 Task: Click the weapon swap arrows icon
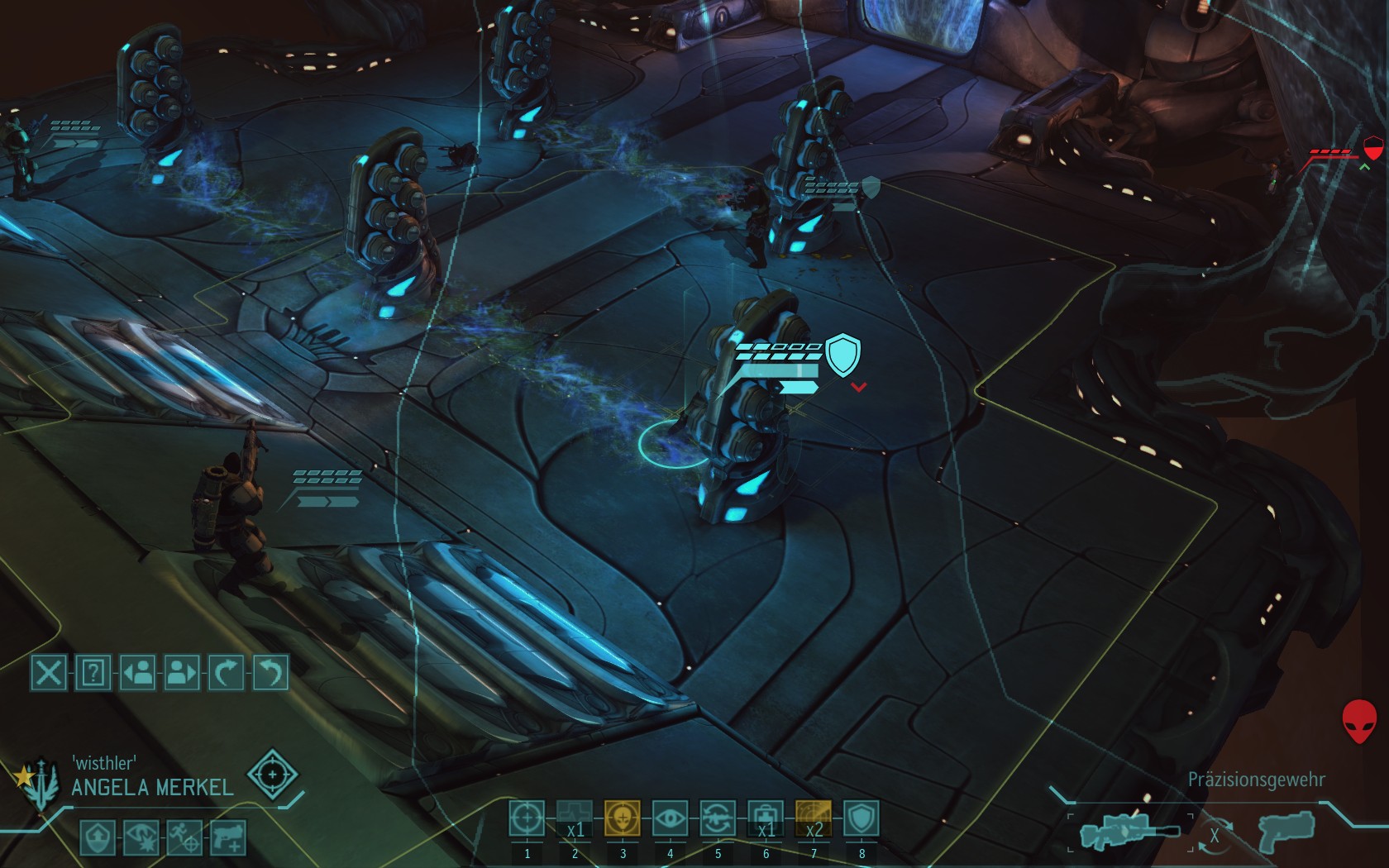coord(1214,835)
